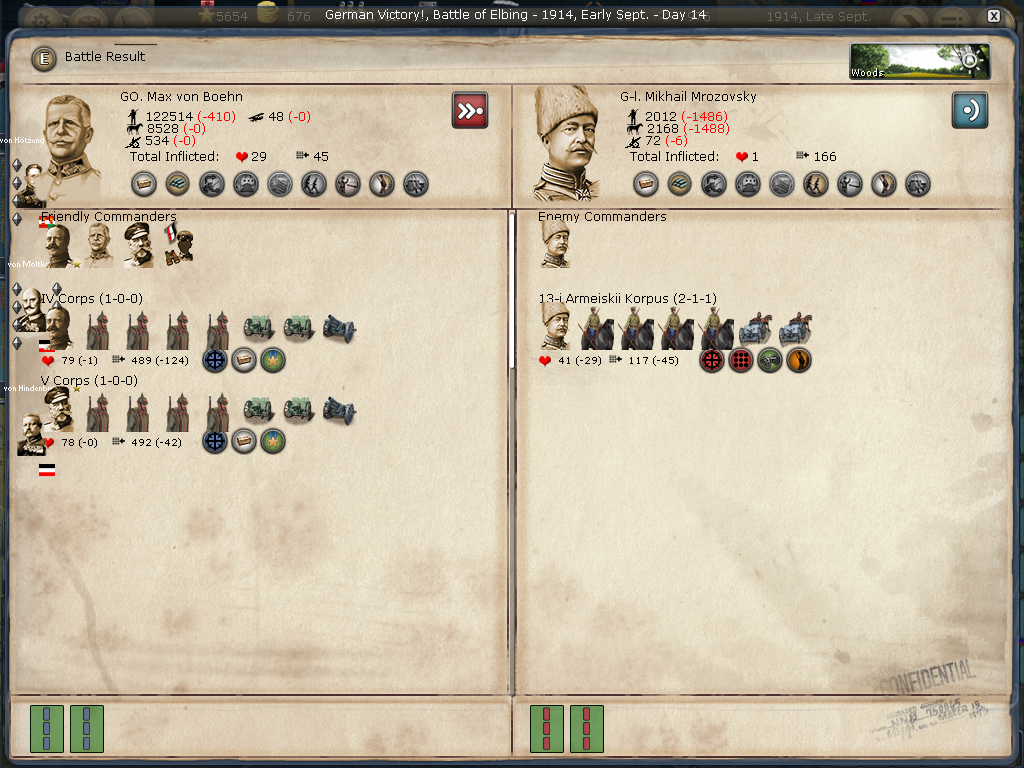1024x768 pixels.
Task: Click the green star icon under V Corps
Action: 273,442
